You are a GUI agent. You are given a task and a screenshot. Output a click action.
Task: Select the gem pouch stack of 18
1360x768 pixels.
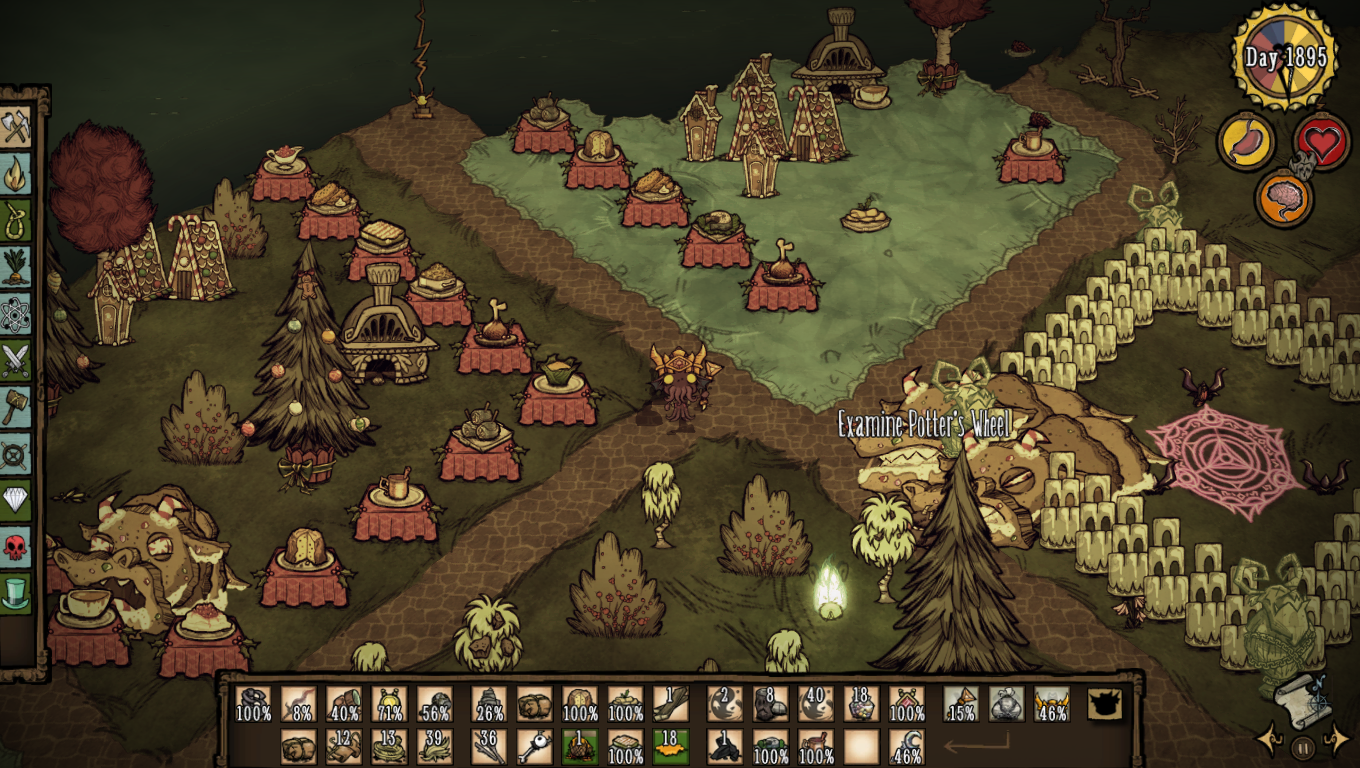click(861, 704)
